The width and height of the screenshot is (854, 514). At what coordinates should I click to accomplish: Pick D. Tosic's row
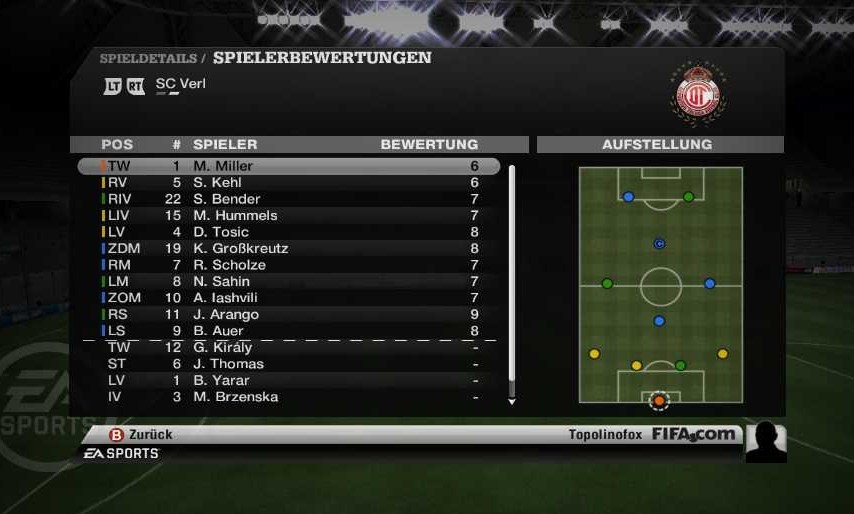coord(288,232)
